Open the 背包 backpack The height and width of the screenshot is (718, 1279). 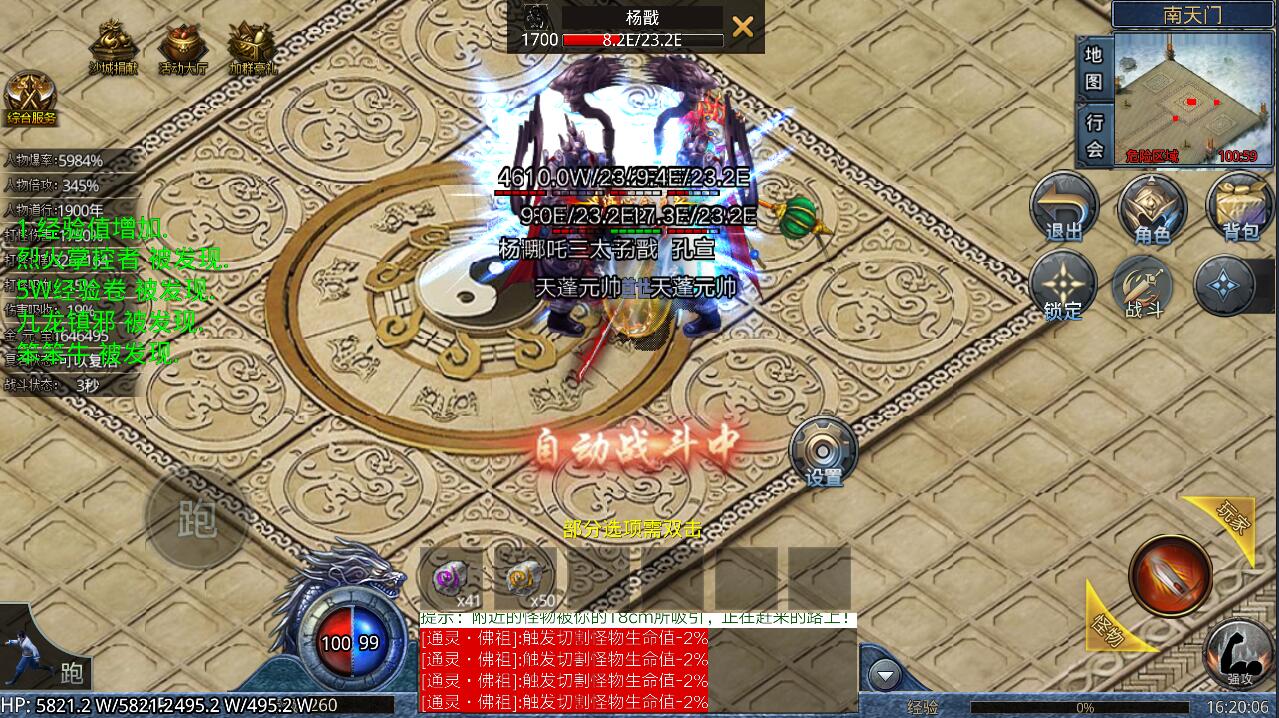pos(1240,206)
